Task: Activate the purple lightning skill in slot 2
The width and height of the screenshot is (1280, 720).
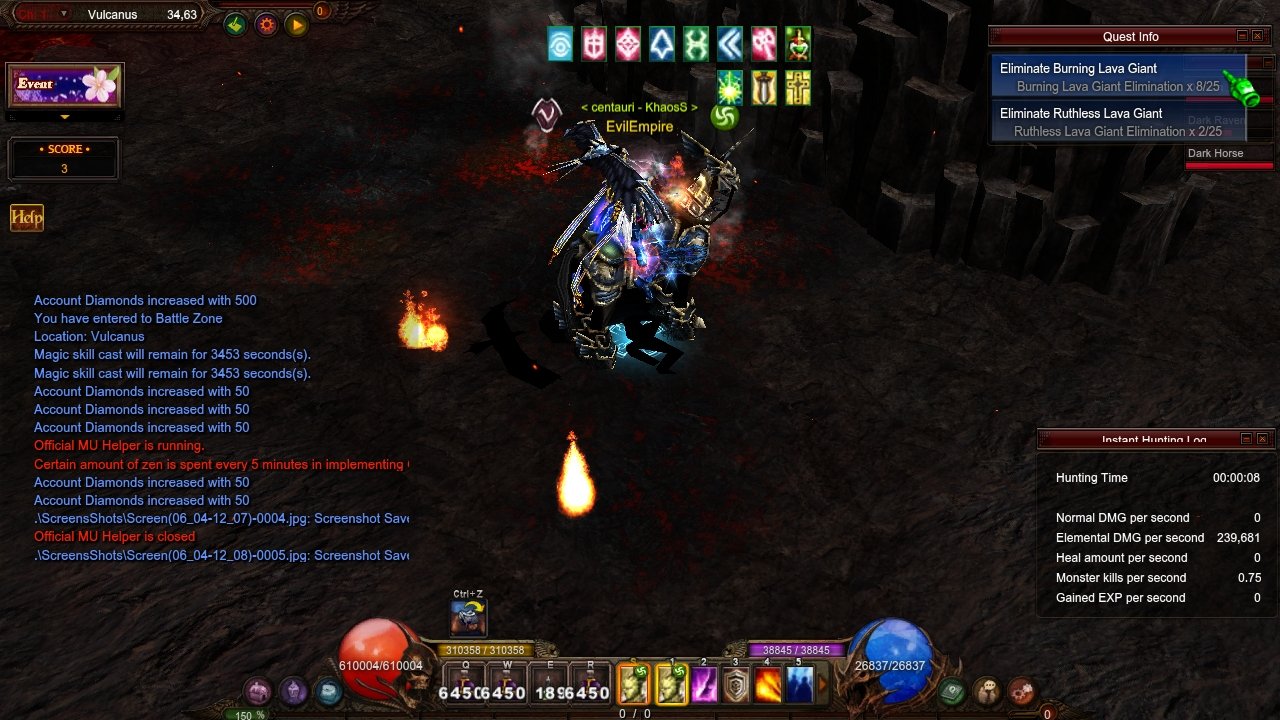Action: [x=704, y=685]
